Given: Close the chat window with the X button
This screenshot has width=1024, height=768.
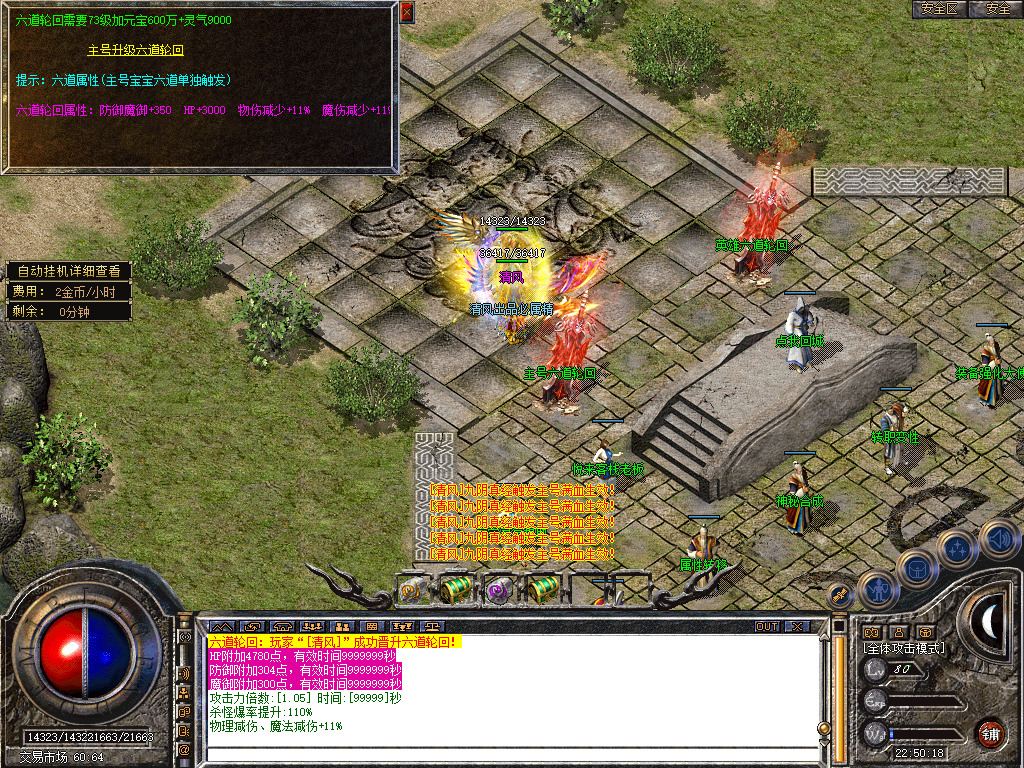Looking at the screenshot, I should (x=796, y=626).
